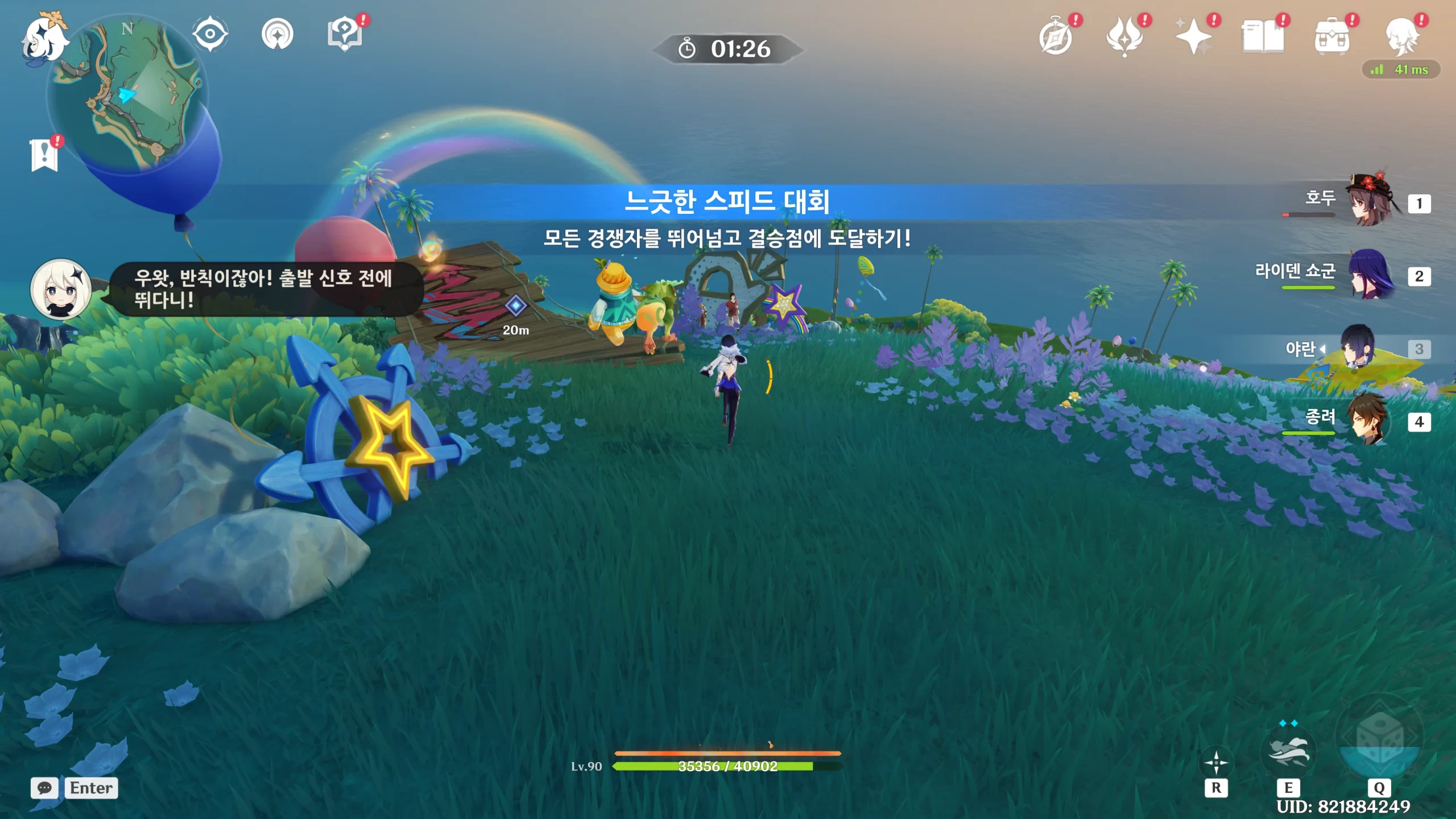
Task: Switch to party member 라이덴 쇼군
Action: click(x=1370, y=275)
